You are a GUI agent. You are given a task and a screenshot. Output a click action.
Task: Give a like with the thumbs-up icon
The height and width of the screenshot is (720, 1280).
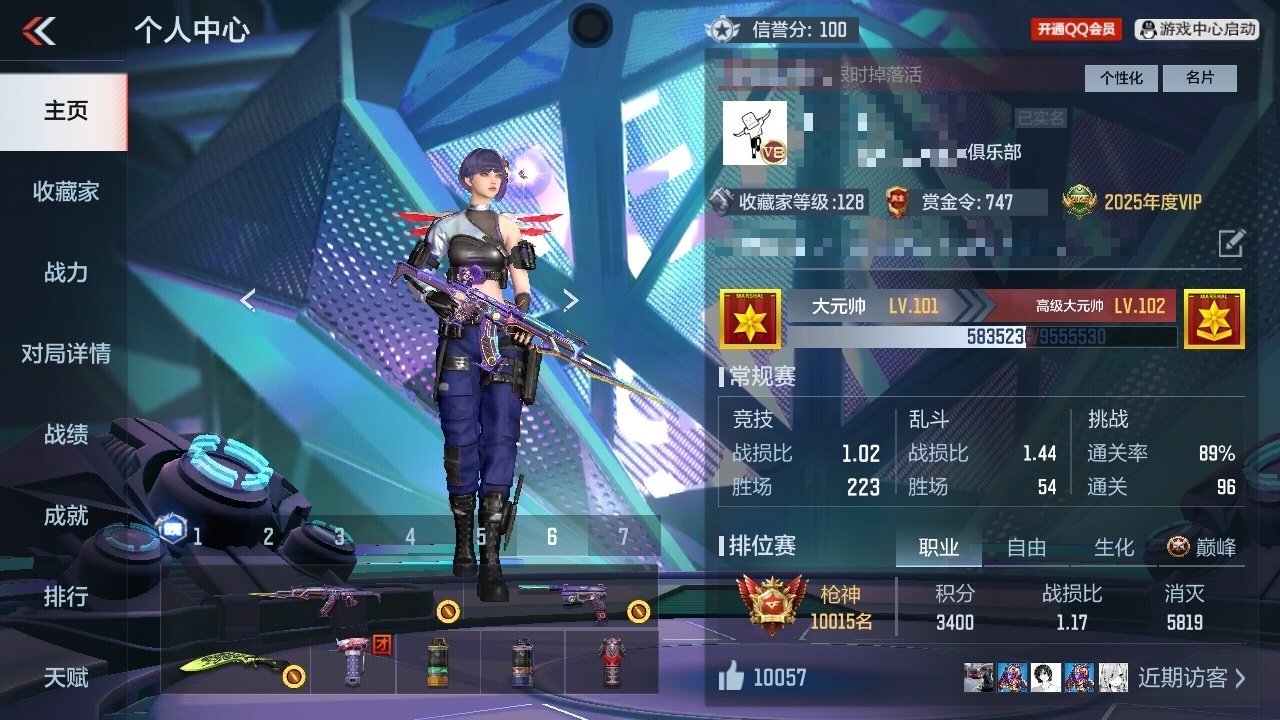tap(732, 678)
